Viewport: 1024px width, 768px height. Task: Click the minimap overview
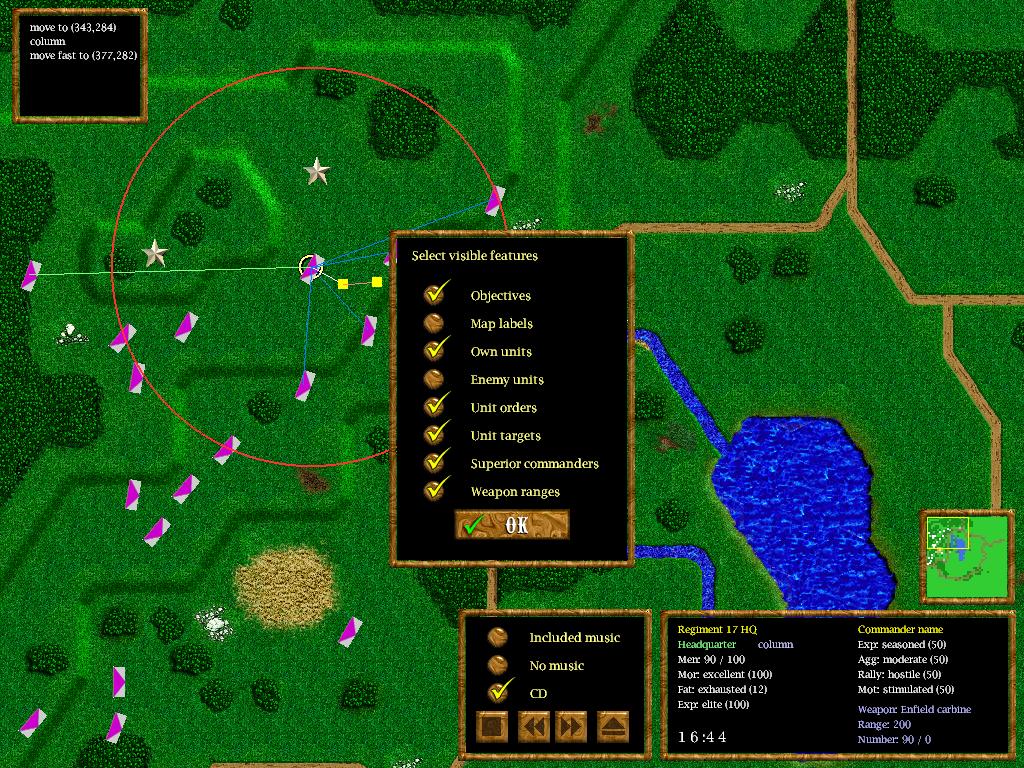tap(965, 556)
